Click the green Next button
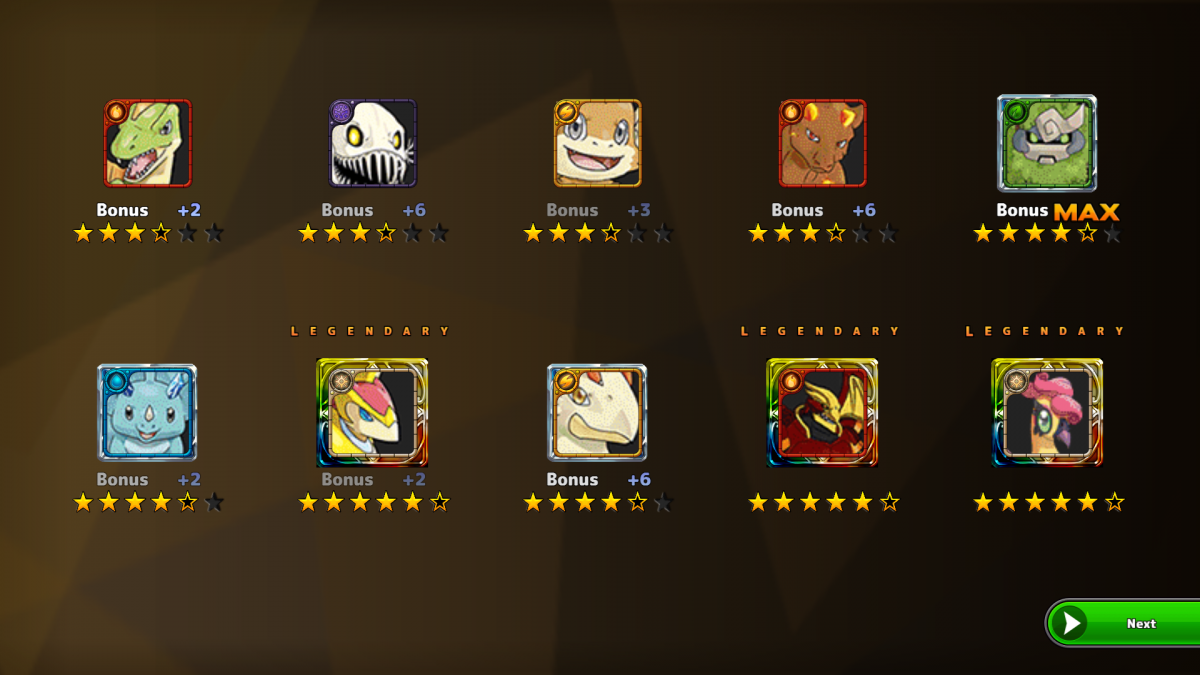This screenshot has height=675, width=1200. (x=1125, y=623)
